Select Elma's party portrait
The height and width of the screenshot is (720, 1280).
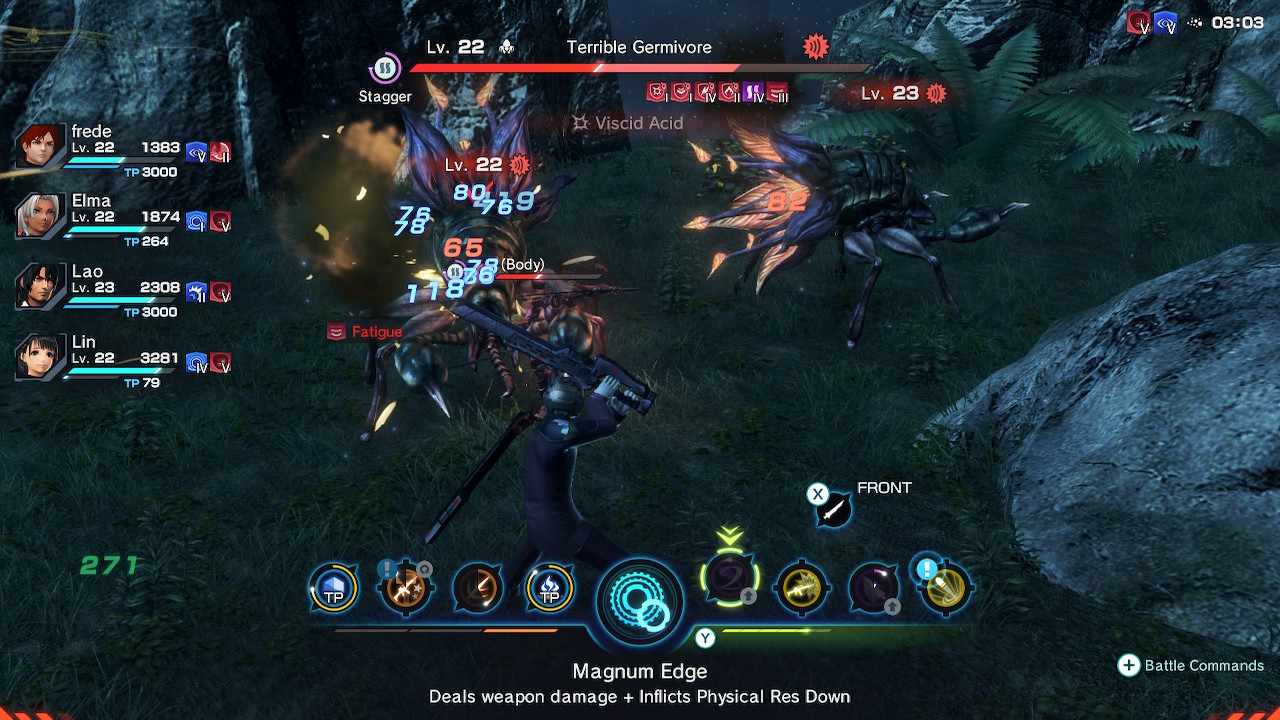[41, 217]
